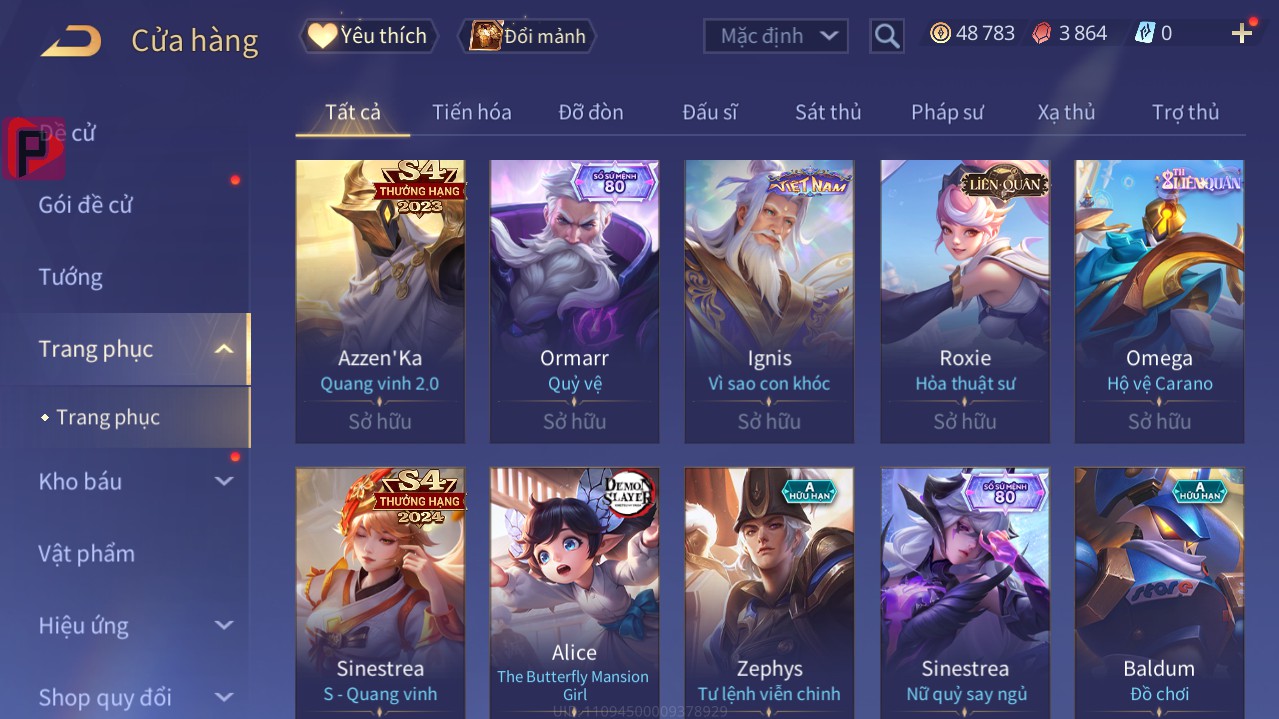Click the magnifying glass search button
1279x719 pixels.
point(886,36)
